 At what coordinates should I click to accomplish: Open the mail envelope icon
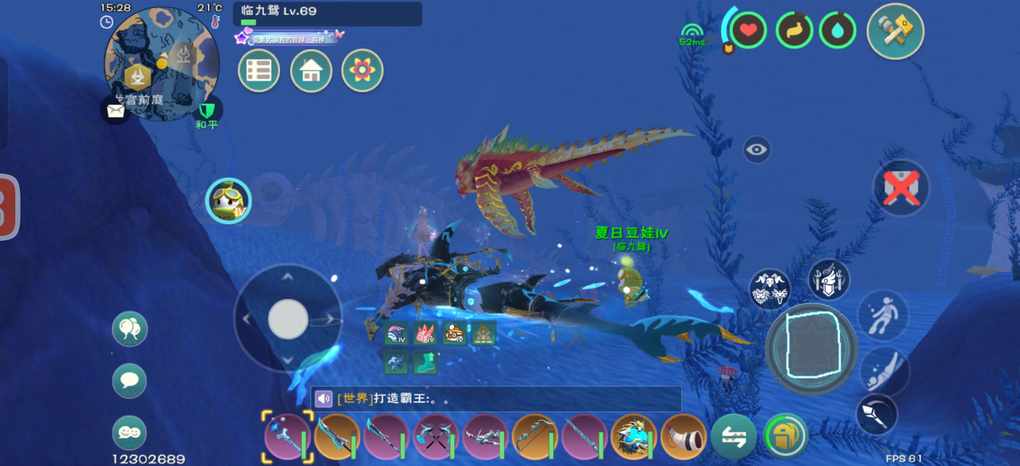115,110
